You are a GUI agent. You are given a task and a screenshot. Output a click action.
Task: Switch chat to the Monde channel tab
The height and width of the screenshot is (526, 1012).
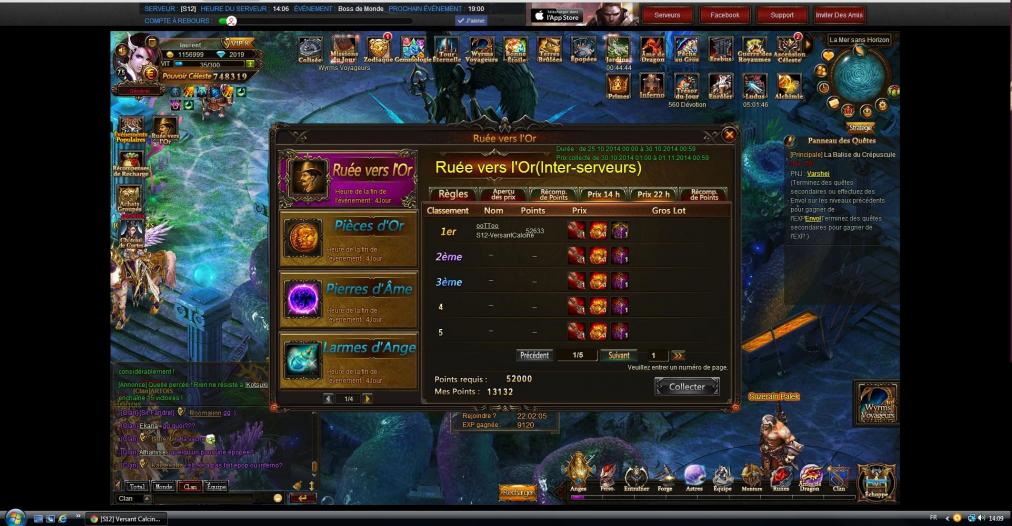[x=163, y=486]
